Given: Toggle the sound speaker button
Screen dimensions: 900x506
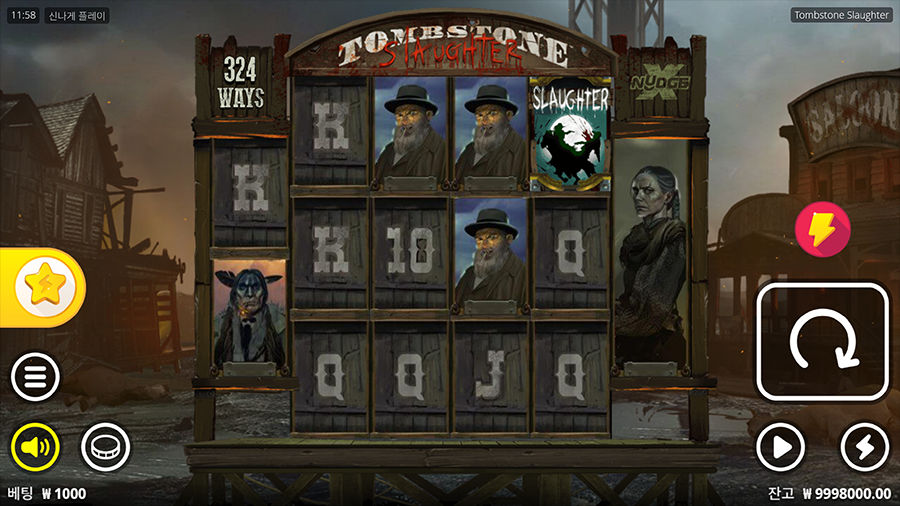Looking at the screenshot, I should point(35,446).
